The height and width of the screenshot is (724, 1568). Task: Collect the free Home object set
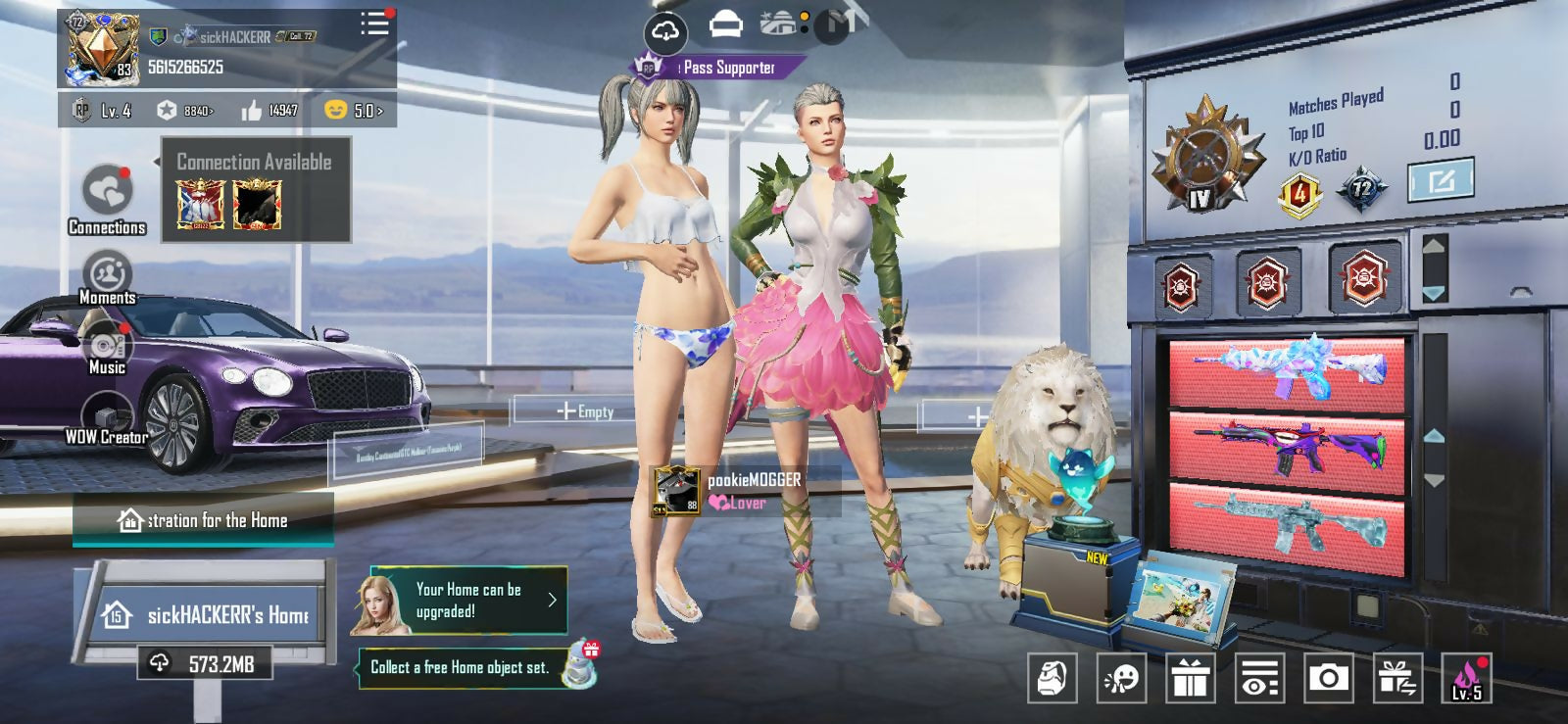[461, 667]
